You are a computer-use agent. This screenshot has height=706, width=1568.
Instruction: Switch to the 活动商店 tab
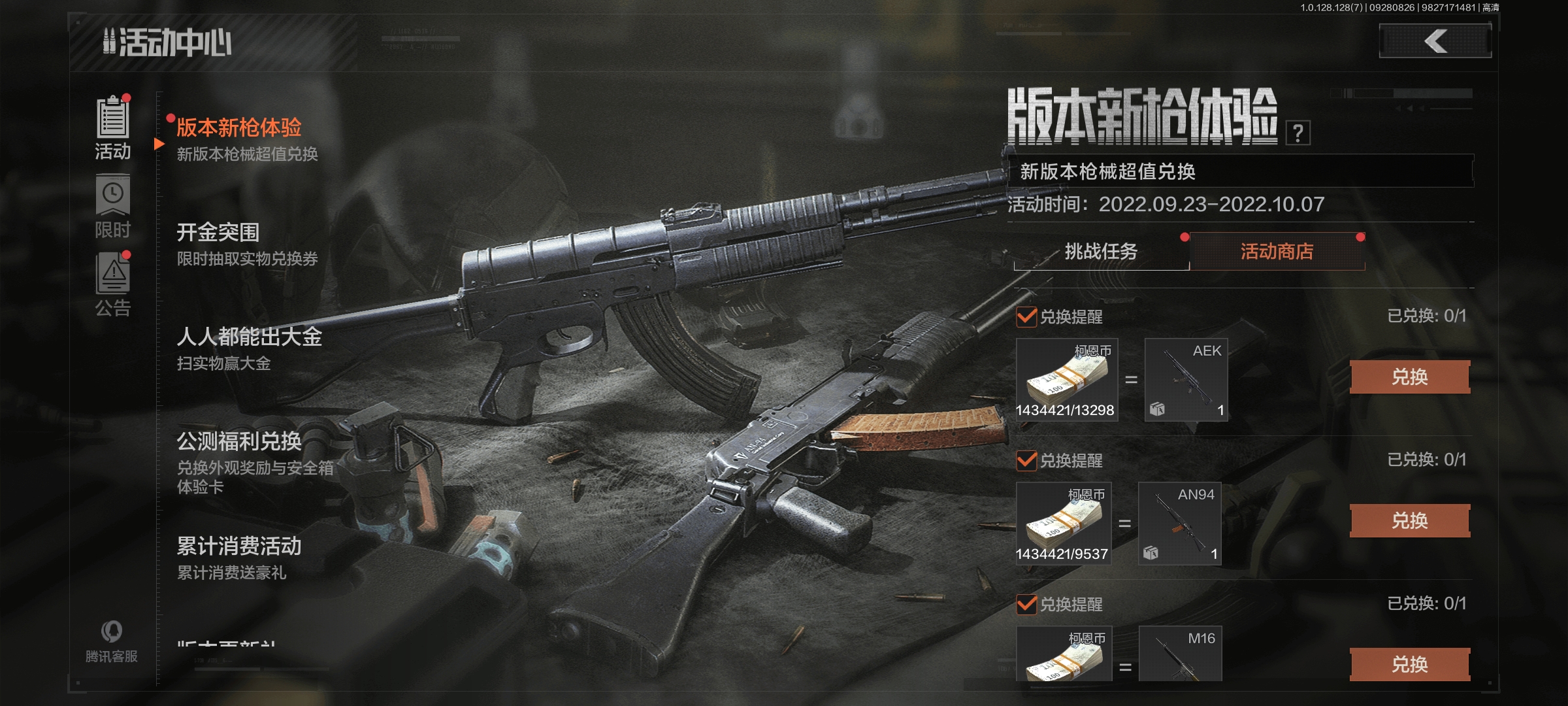click(x=1277, y=252)
